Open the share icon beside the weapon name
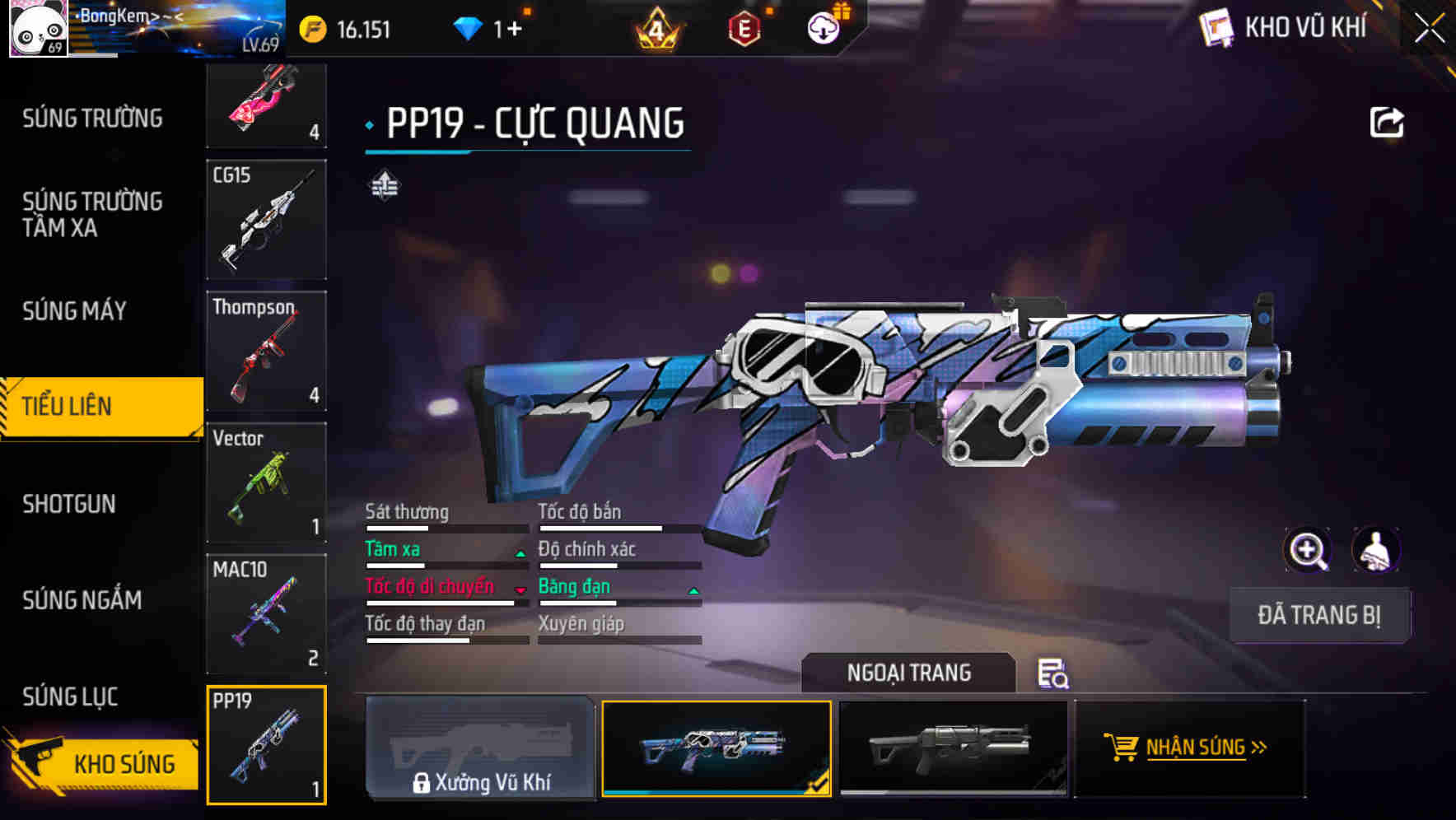Viewport: 1456px width, 820px height. pyautogui.click(x=1388, y=122)
